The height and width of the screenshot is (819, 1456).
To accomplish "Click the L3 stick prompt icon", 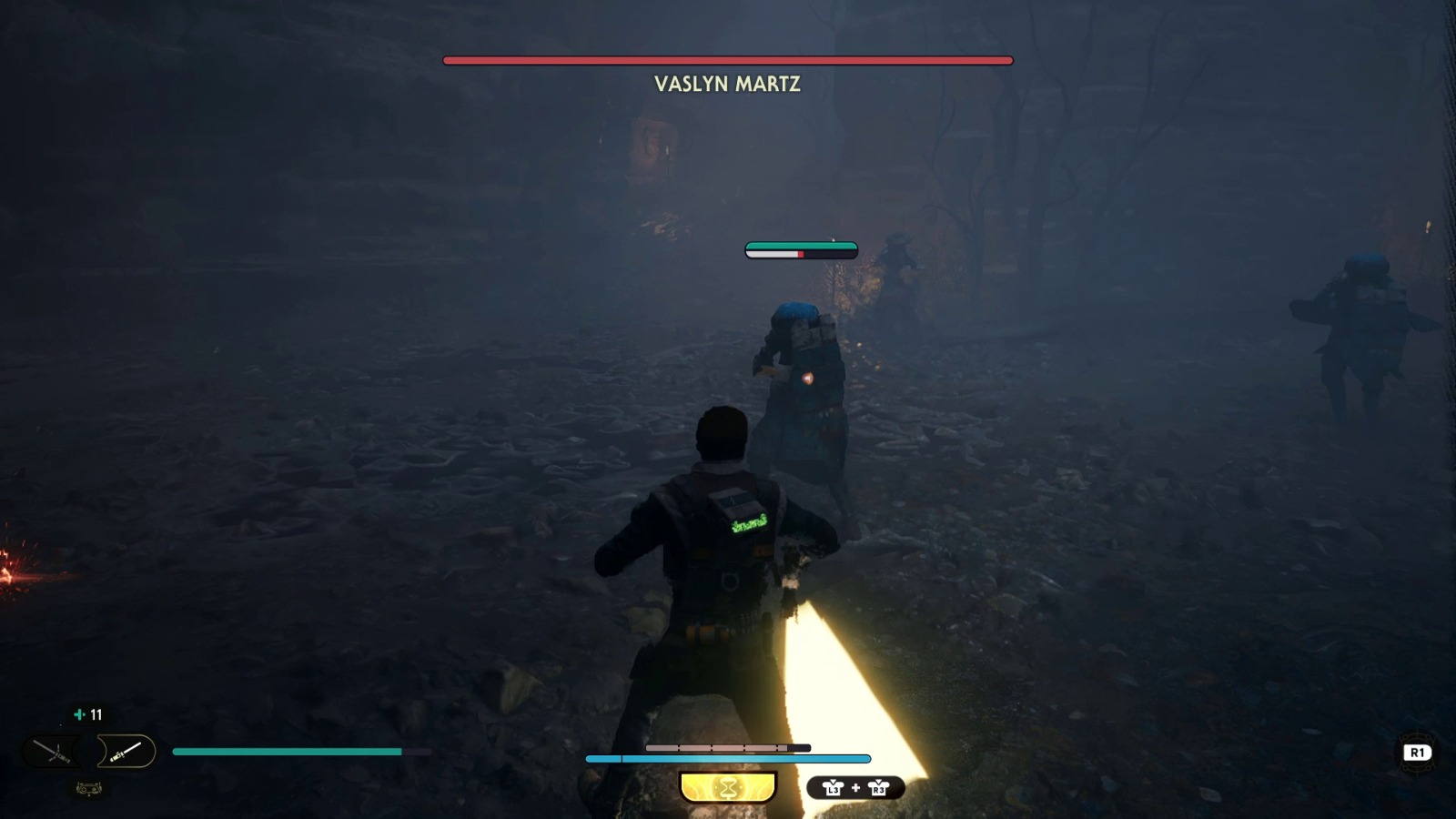I will coord(834,787).
